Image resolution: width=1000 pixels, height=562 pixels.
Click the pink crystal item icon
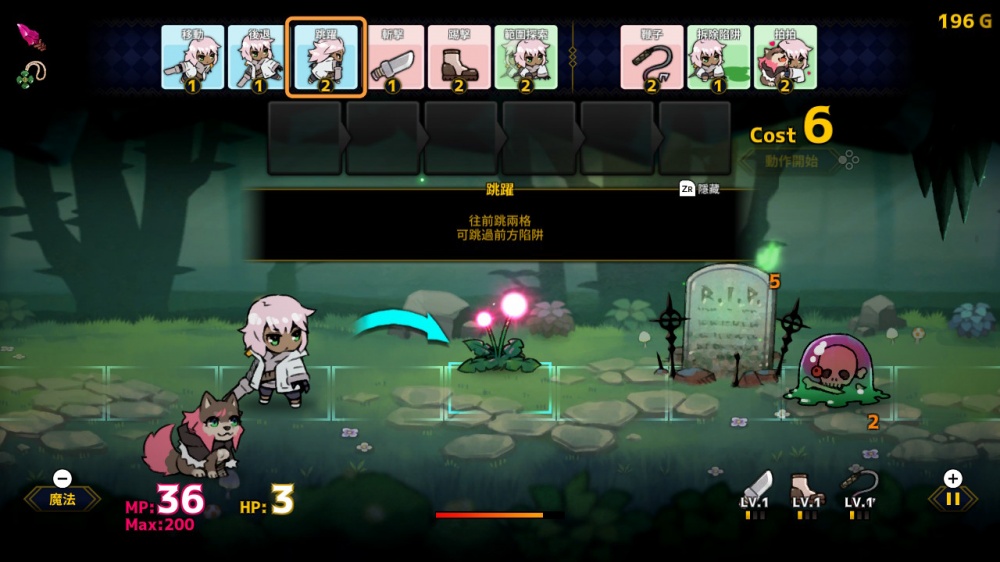pos(30,39)
